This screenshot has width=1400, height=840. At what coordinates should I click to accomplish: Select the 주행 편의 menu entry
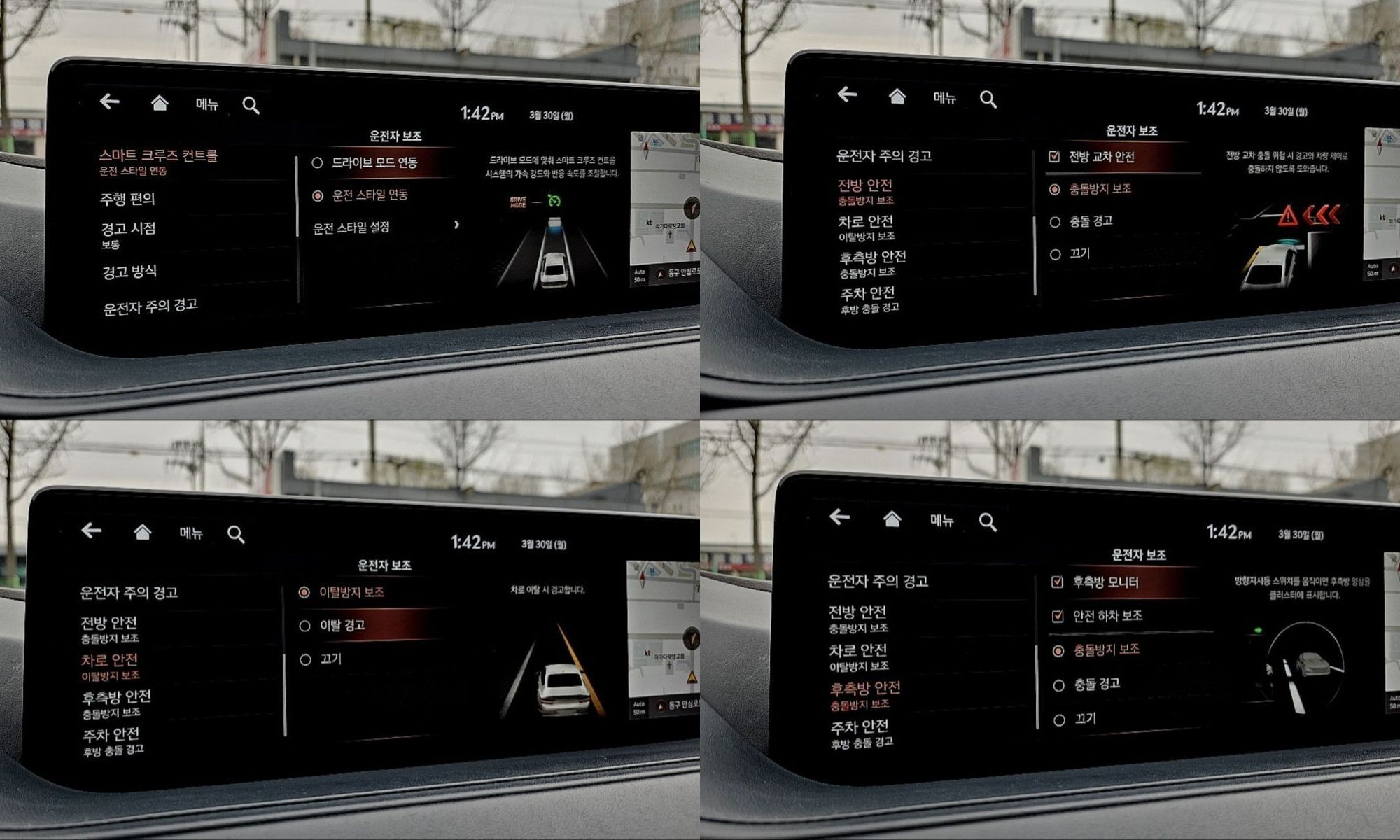tap(127, 199)
